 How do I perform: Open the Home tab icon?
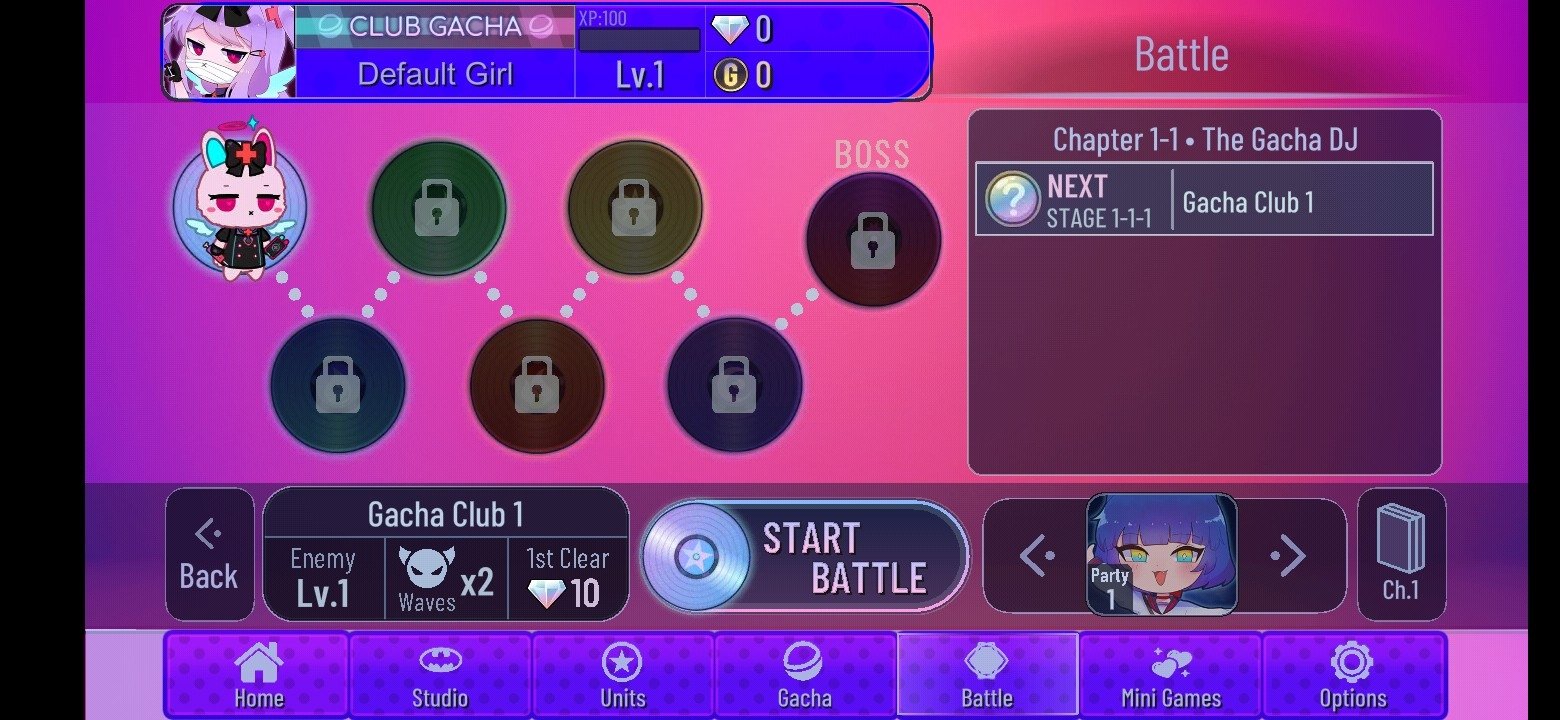(x=257, y=661)
